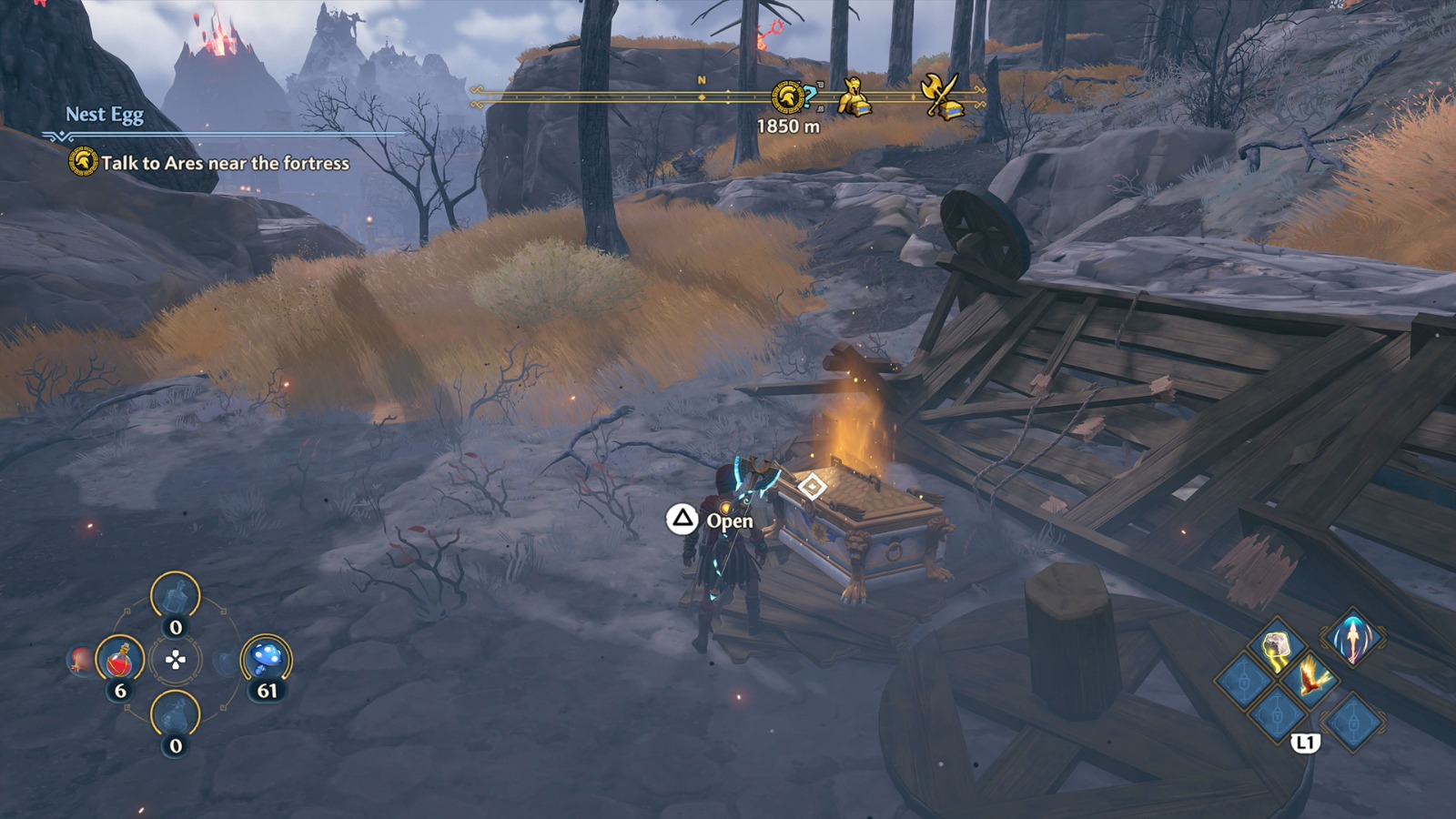Click the d-pad symbol at the wheel's center
The image size is (1456, 819).
click(176, 661)
